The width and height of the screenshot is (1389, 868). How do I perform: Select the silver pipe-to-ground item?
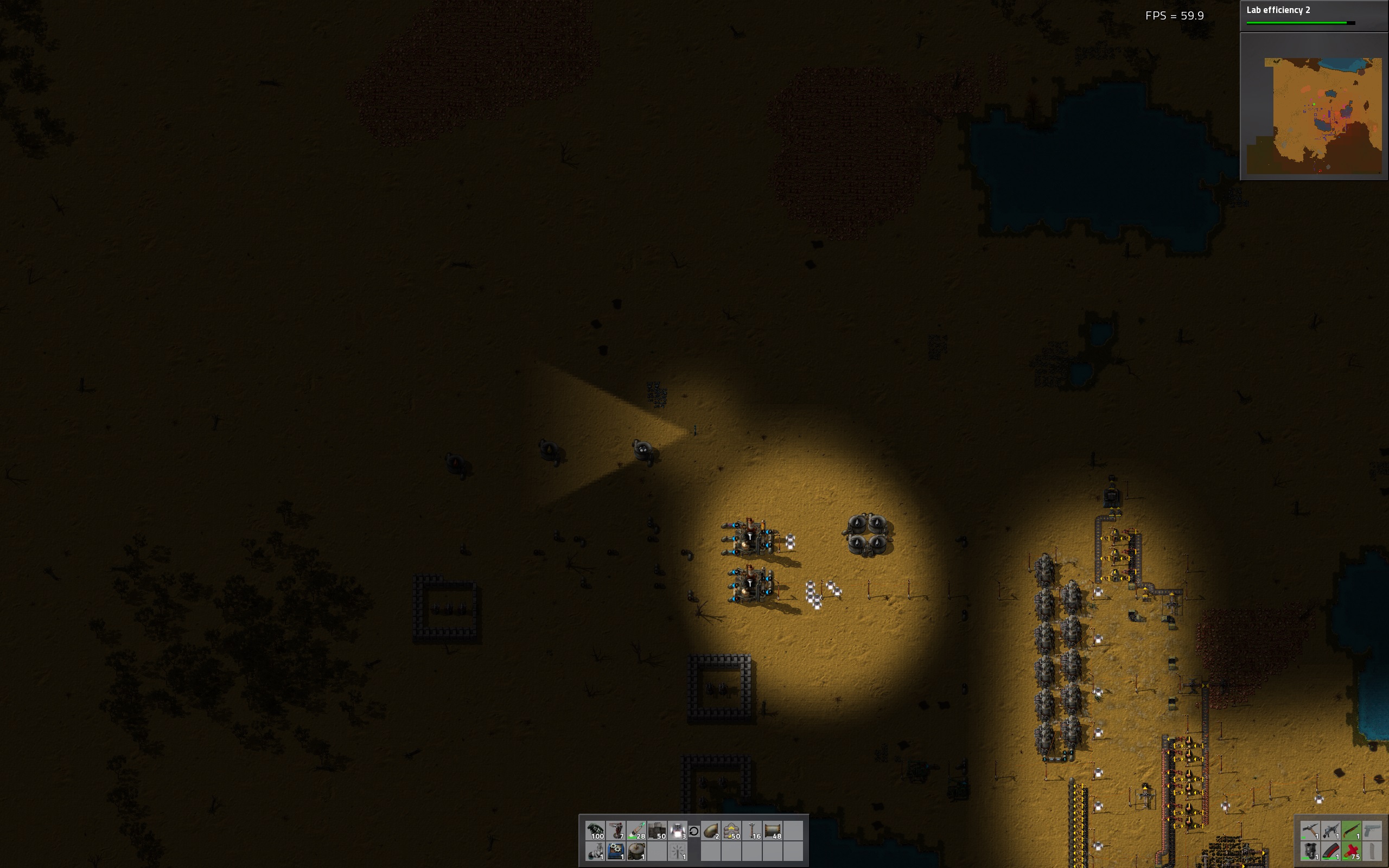click(x=596, y=851)
